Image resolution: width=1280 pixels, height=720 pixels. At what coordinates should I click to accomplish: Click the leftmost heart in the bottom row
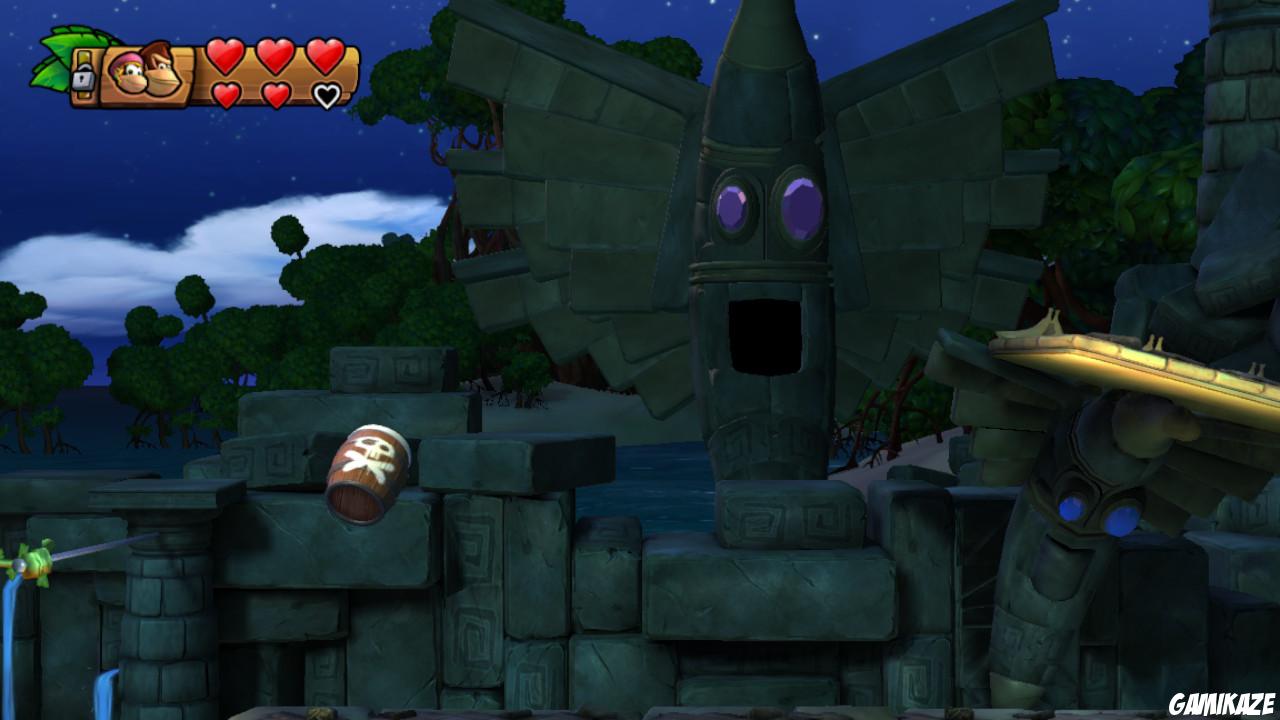point(227,95)
